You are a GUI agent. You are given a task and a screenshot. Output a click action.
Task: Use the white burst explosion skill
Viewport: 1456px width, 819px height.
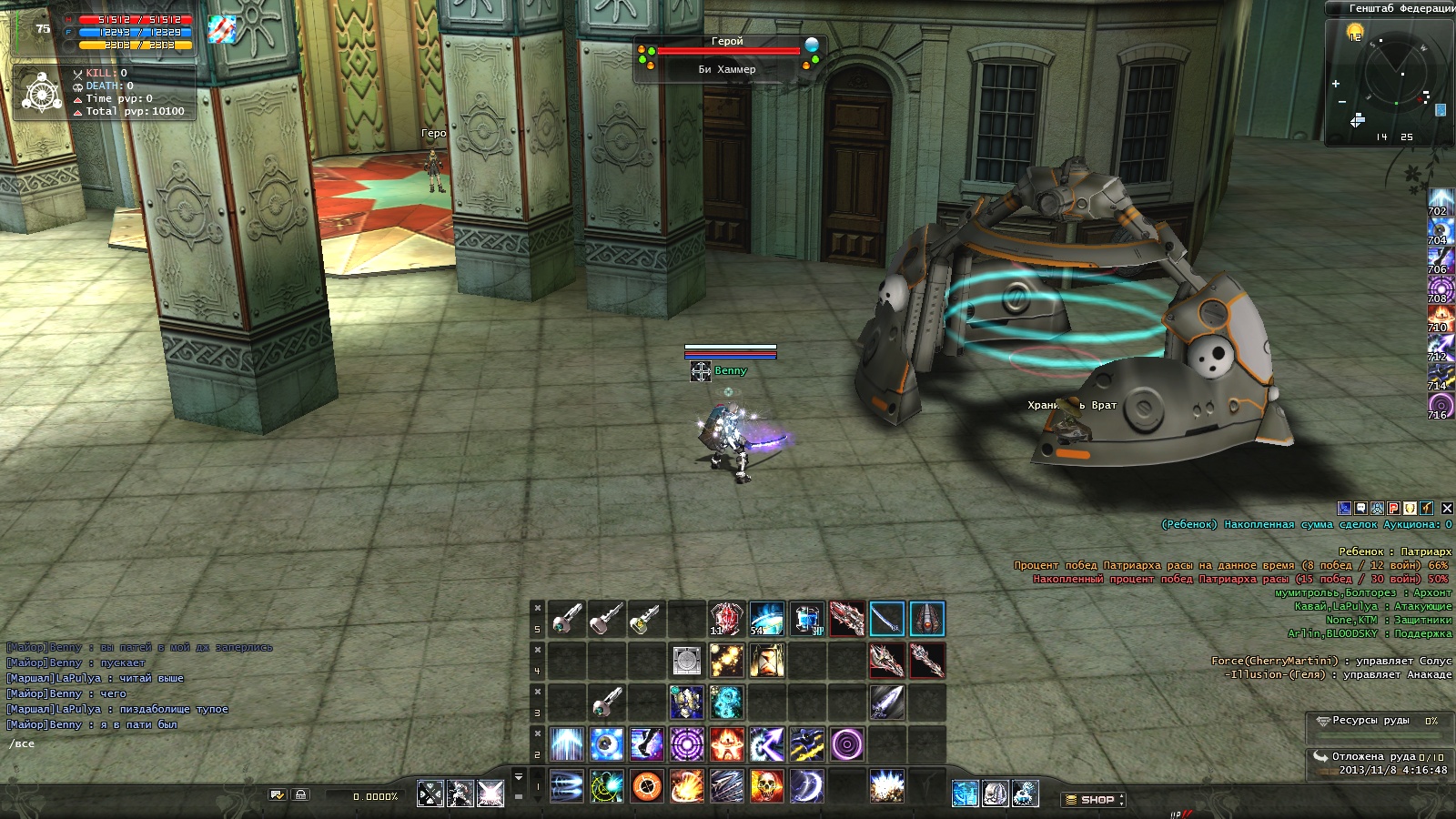pos(886,786)
